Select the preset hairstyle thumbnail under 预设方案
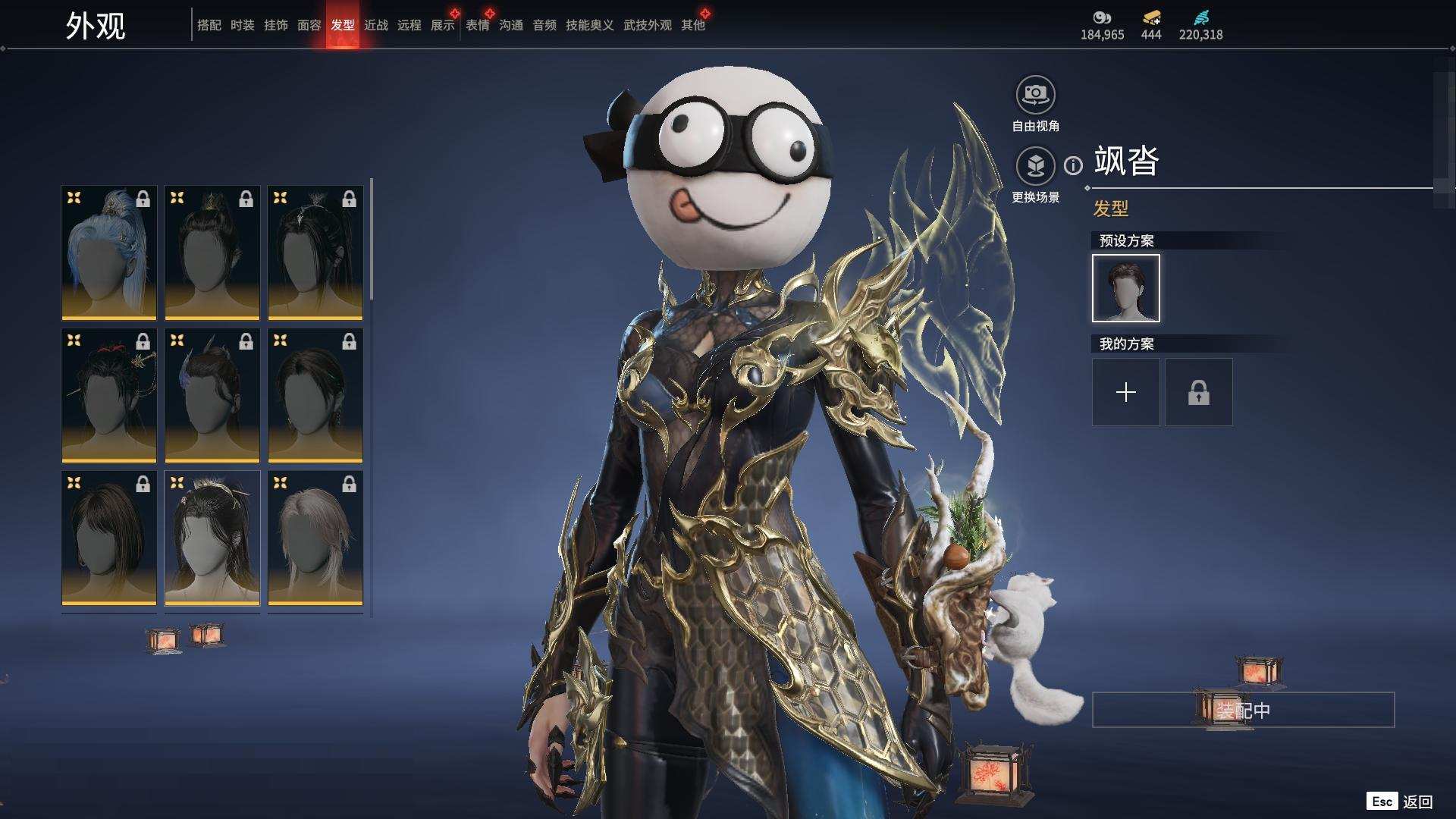This screenshot has width=1456, height=819. pyautogui.click(x=1125, y=288)
